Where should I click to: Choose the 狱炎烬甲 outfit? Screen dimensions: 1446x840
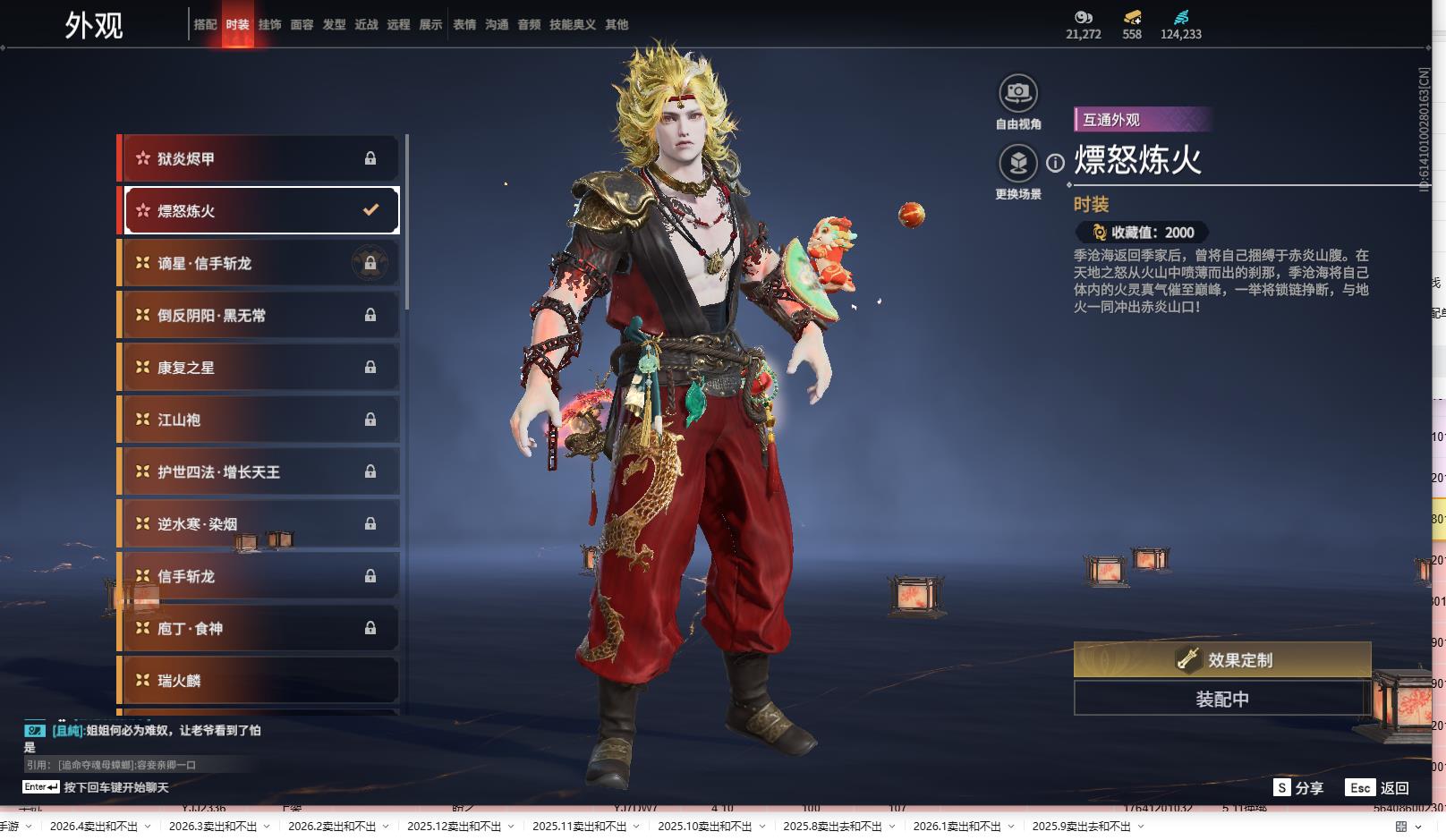point(259,158)
